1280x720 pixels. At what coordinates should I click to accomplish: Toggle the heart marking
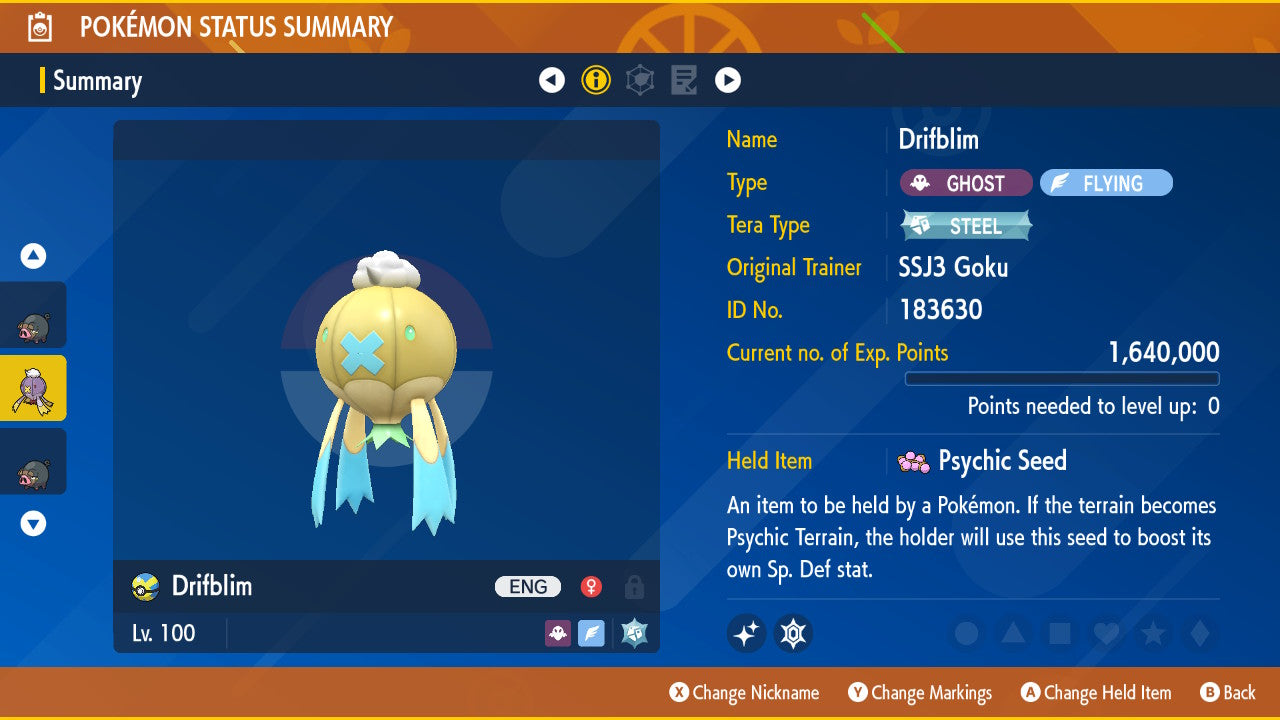click(x=1105, y=633)
